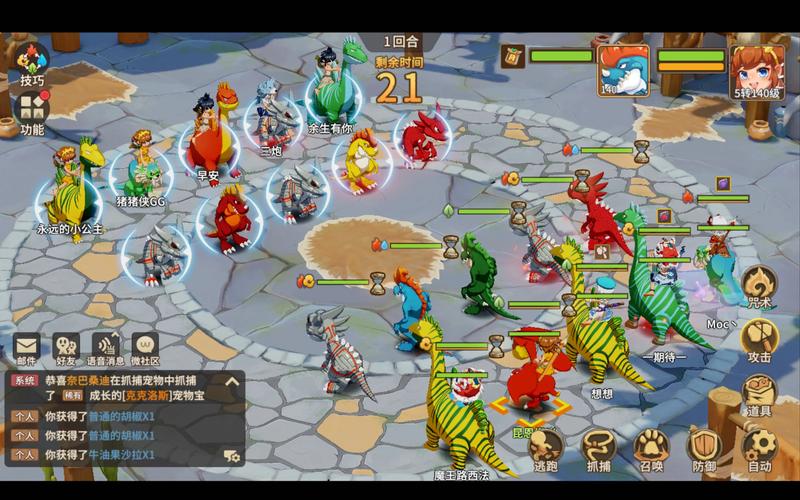Open the 微社区 community icon
Screen dimensions: 800x500
(145, 348)
